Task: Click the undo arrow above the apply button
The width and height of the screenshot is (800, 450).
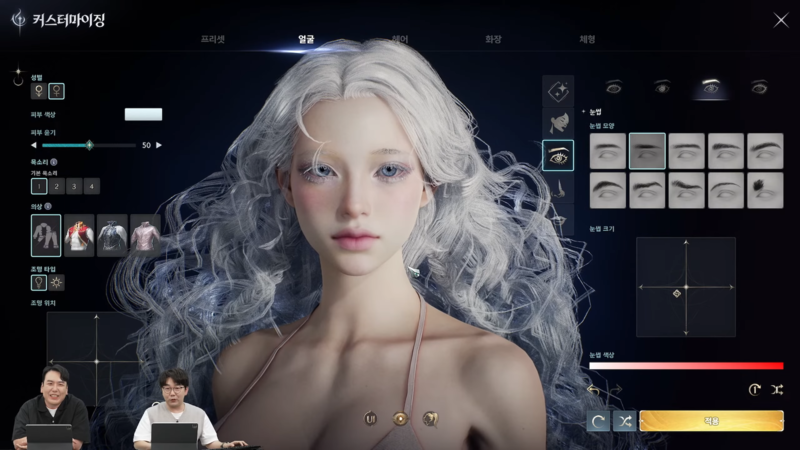Action: [x=594, y=389]
